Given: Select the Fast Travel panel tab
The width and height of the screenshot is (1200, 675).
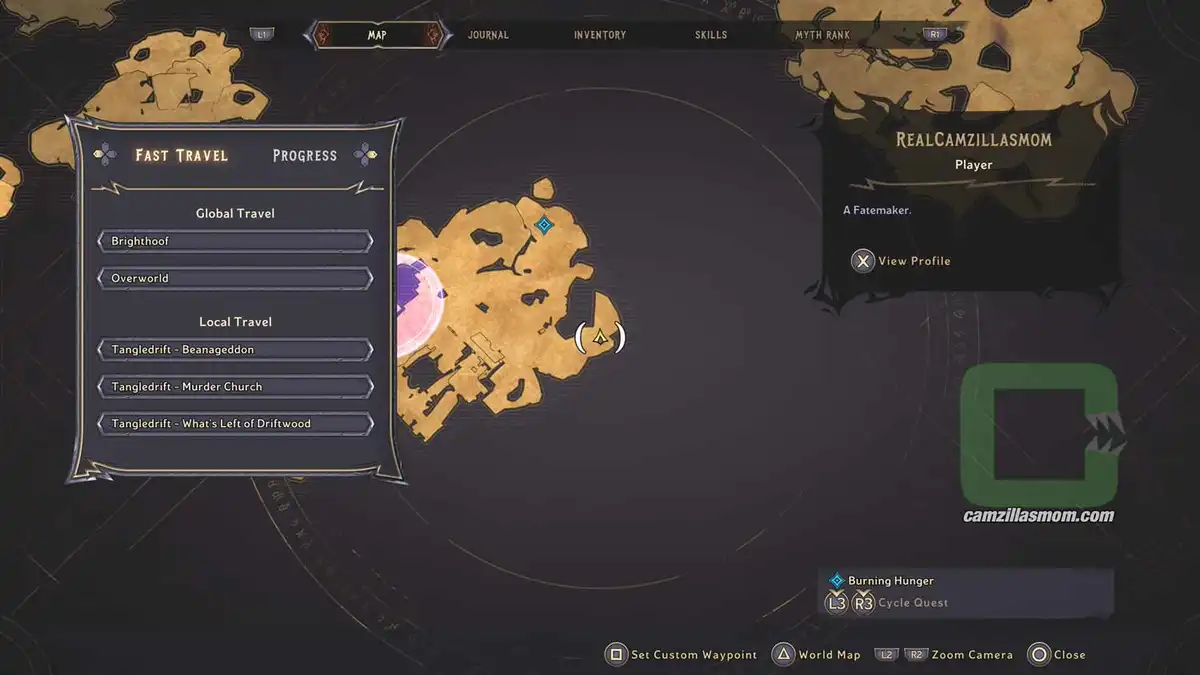Looking at the screenshot, I should click(x=182, y=155).
